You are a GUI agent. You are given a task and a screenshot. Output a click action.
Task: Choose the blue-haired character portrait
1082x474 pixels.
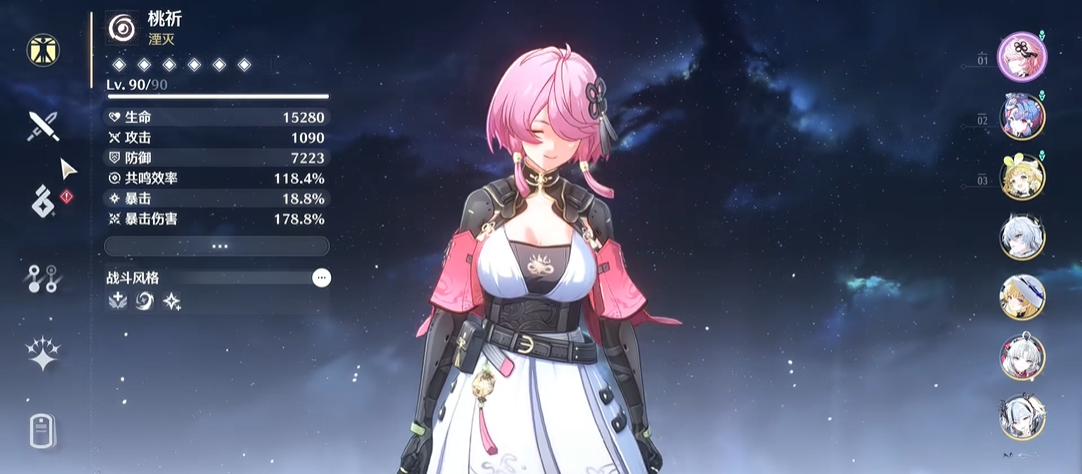click(1022, 116)
